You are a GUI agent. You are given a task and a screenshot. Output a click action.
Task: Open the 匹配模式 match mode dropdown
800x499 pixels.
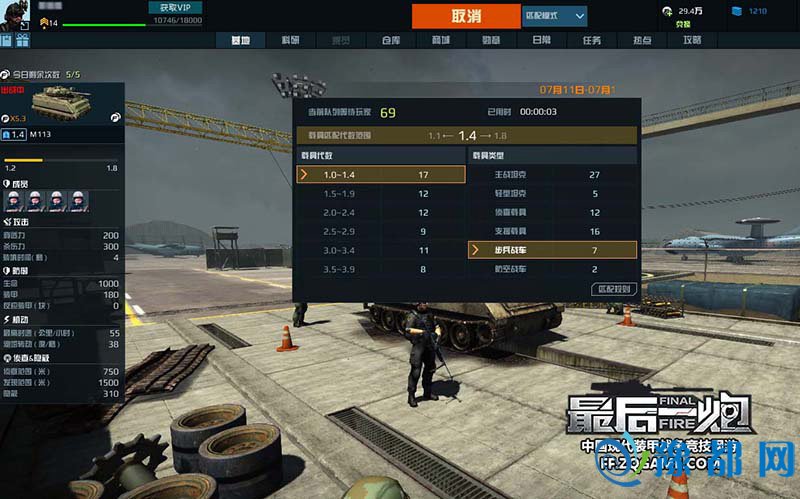click(554, 16)
